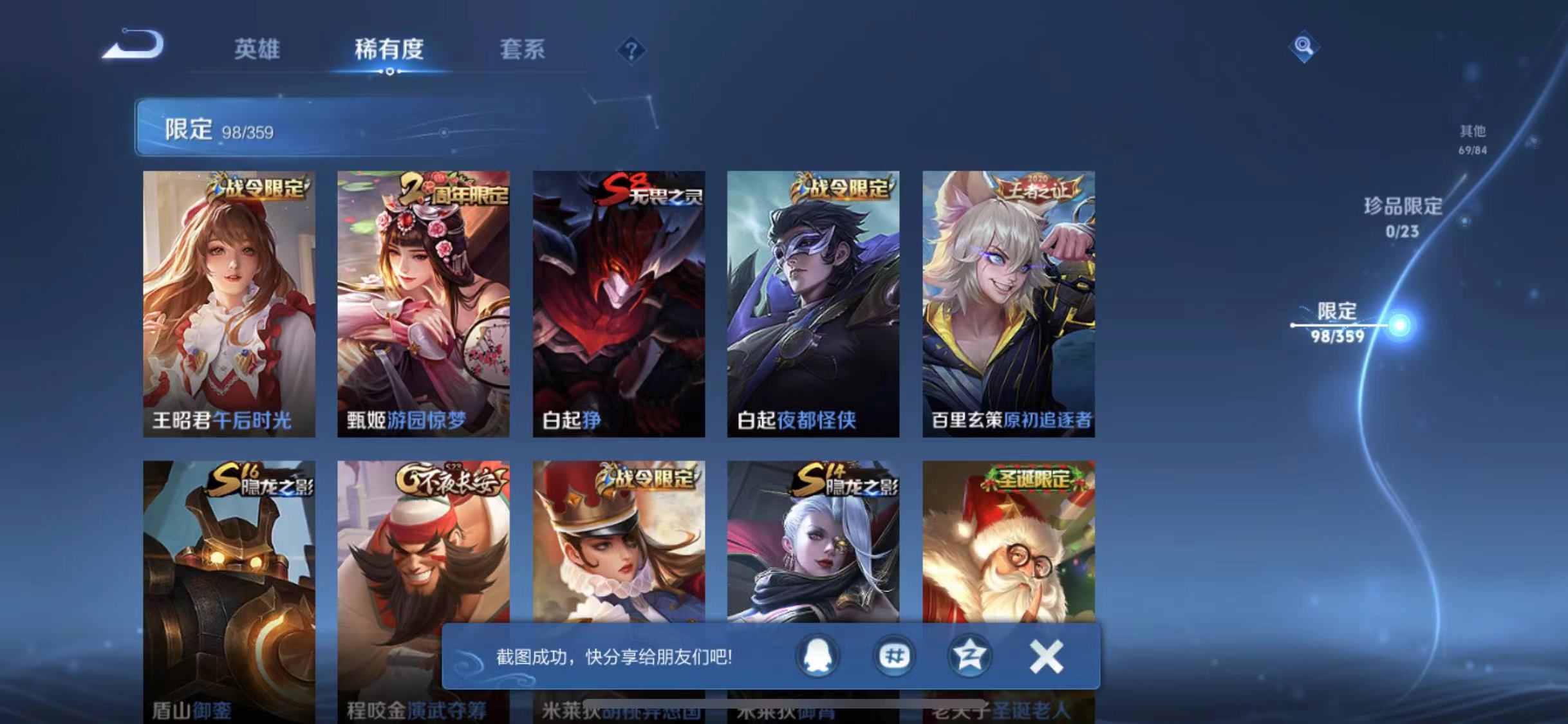Open the 套系 tab

point(523,50)
